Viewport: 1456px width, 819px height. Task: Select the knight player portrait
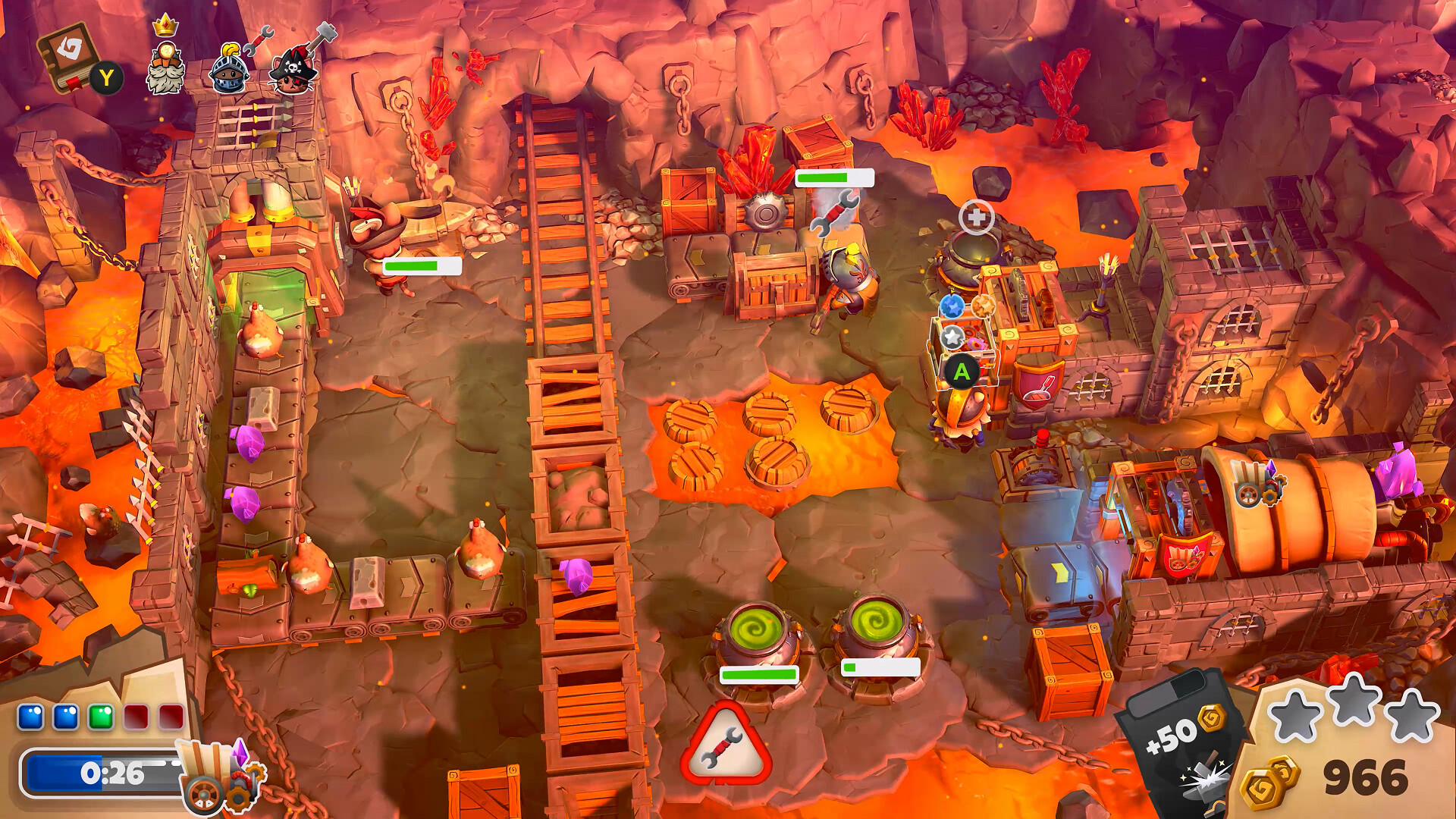230,70
